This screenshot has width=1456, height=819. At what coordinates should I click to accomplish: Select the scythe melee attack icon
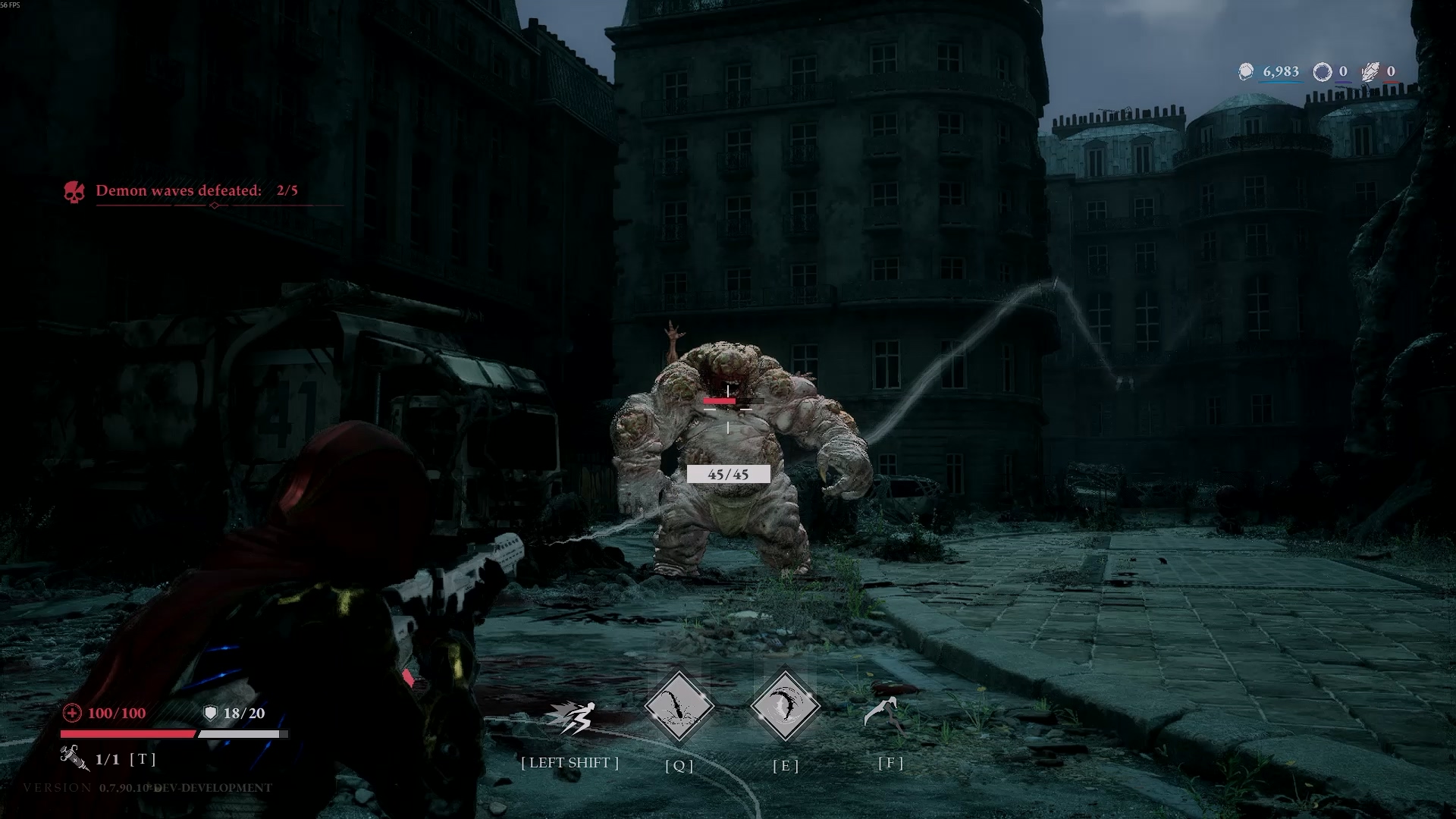point(884,713)
